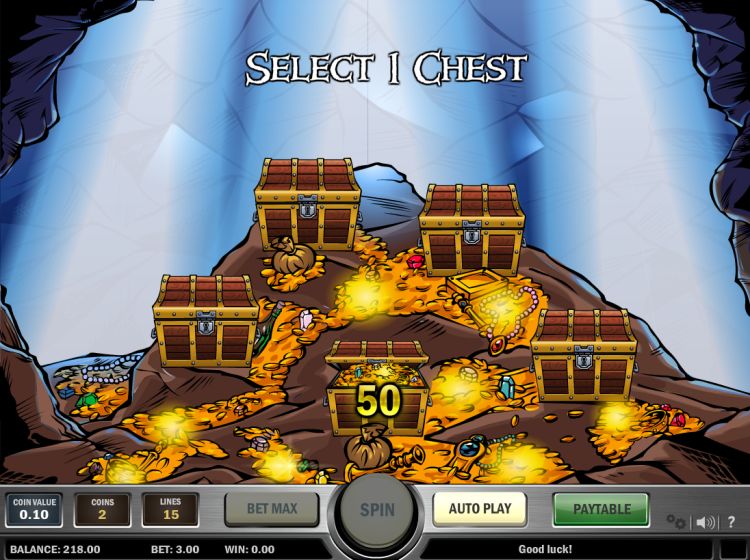This screenshot has height=560, width=750.
Task: Choose Bet Max
Action: click(271, 509)
